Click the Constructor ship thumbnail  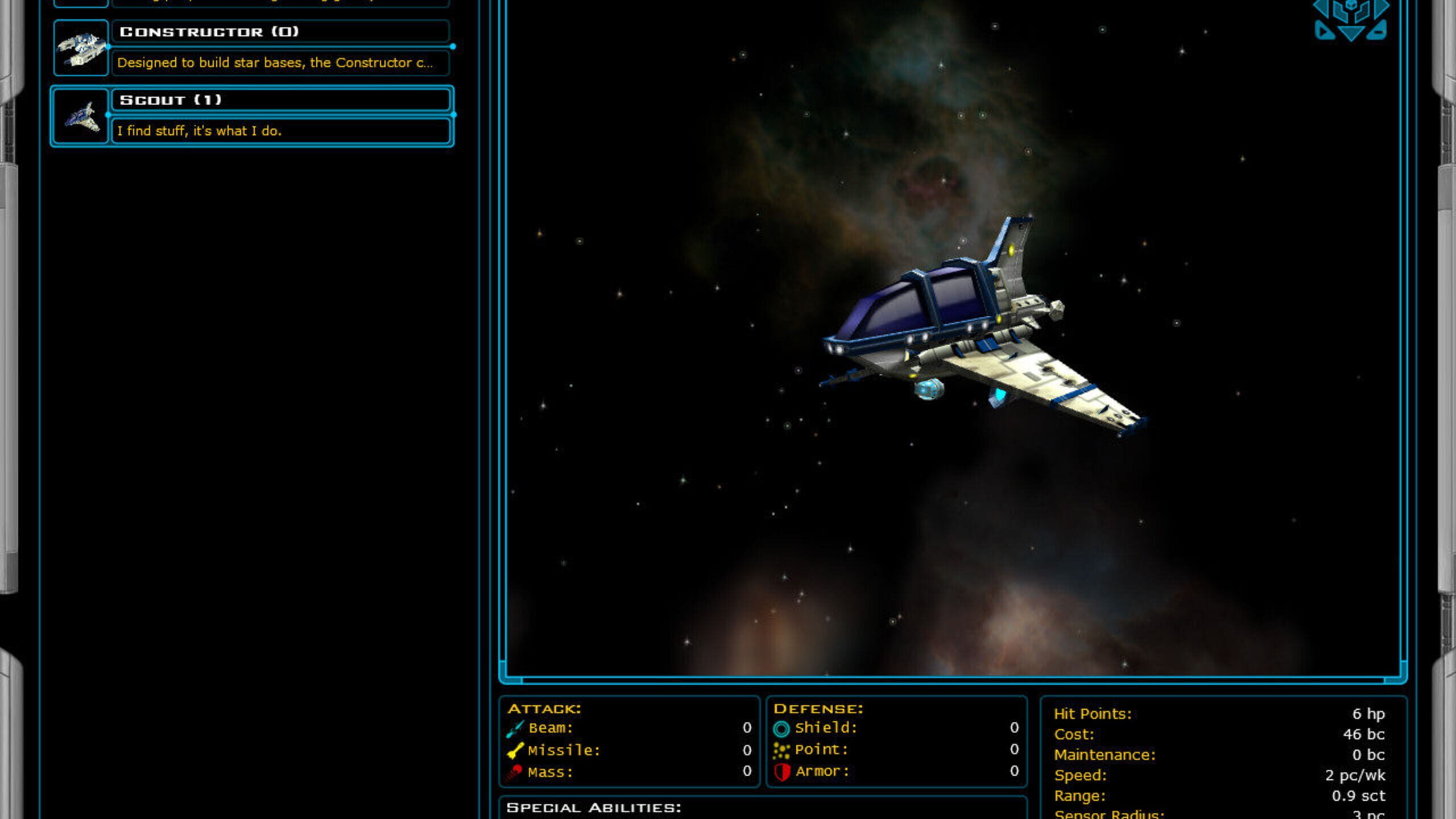click(81, 48)
